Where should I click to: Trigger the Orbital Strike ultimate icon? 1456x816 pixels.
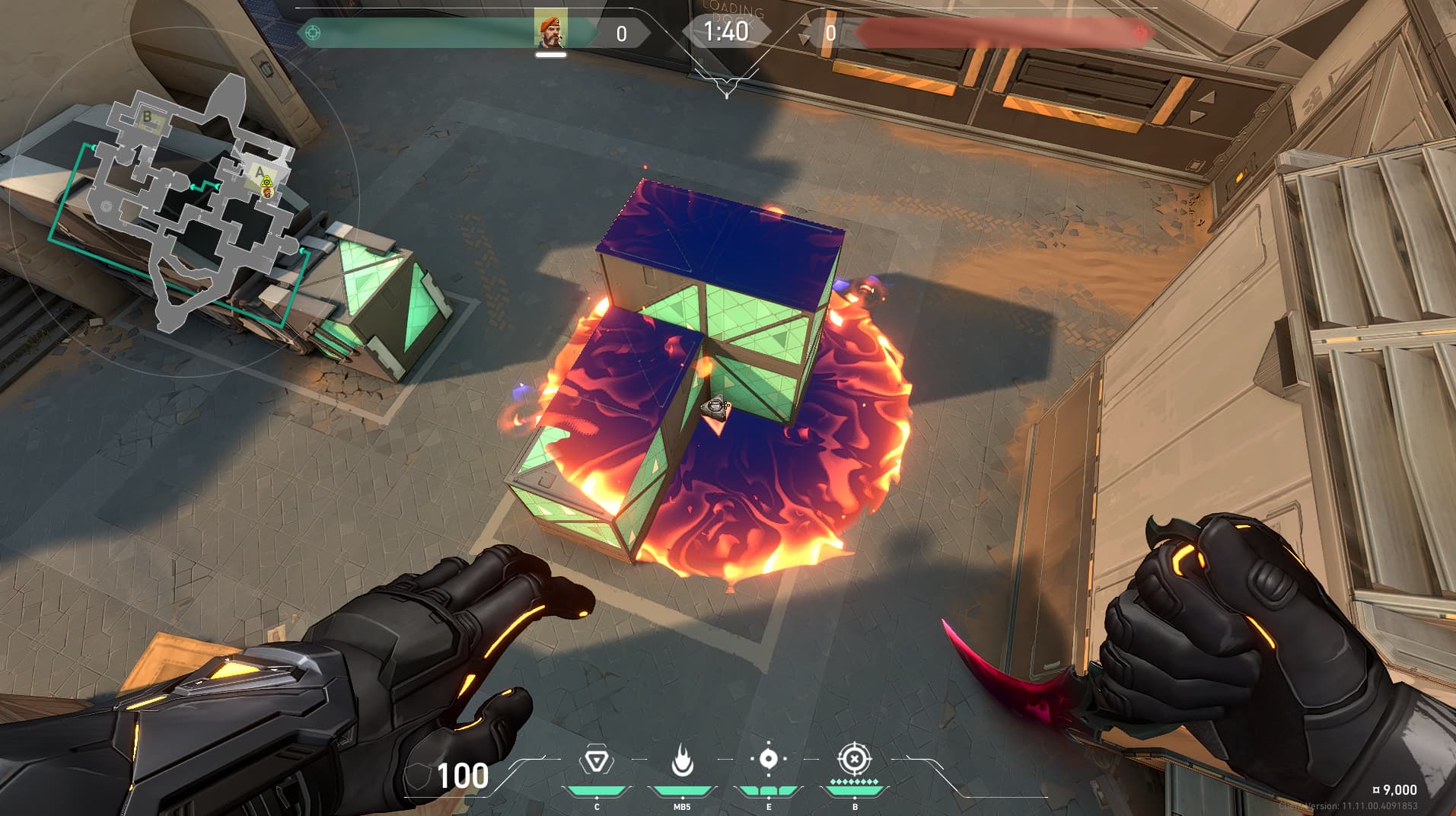(854, 760)
